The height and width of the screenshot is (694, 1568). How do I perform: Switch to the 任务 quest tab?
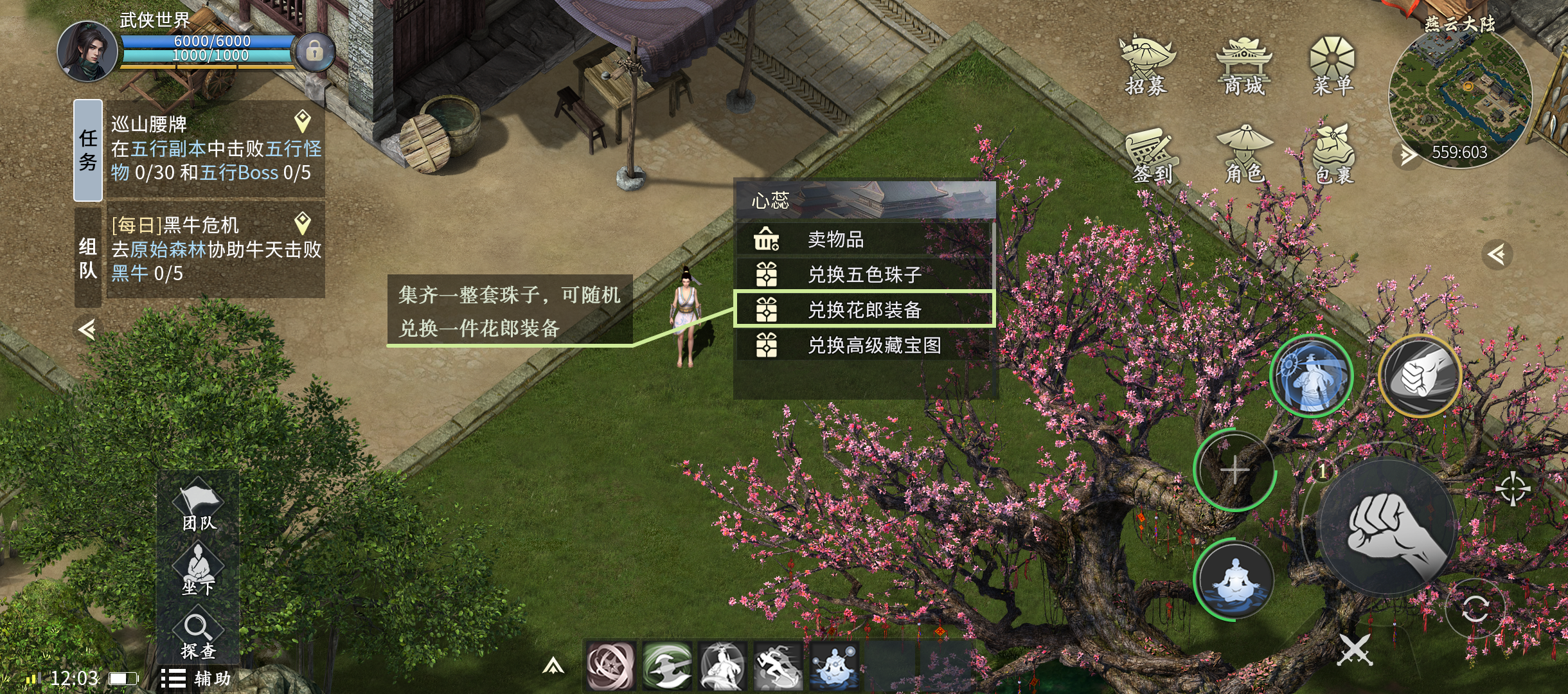point(88,150)
